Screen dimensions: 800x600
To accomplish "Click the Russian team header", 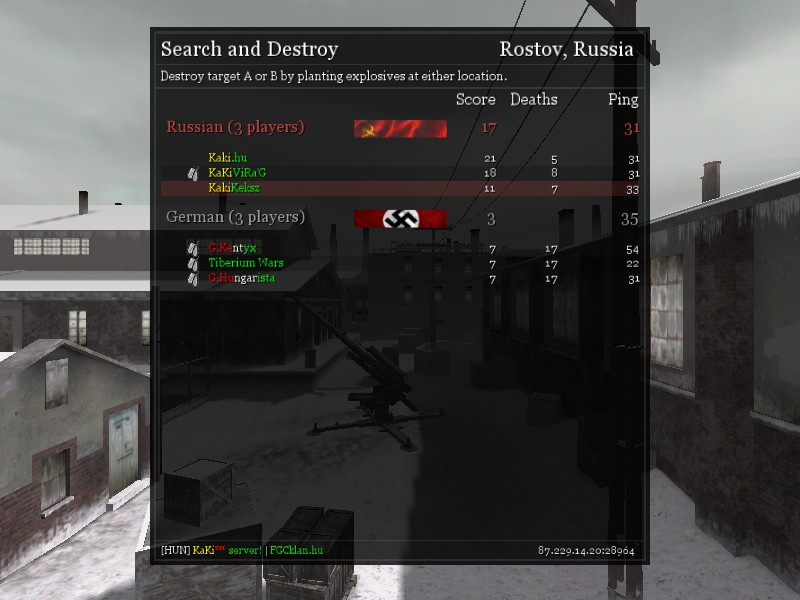I will point(235,127).
